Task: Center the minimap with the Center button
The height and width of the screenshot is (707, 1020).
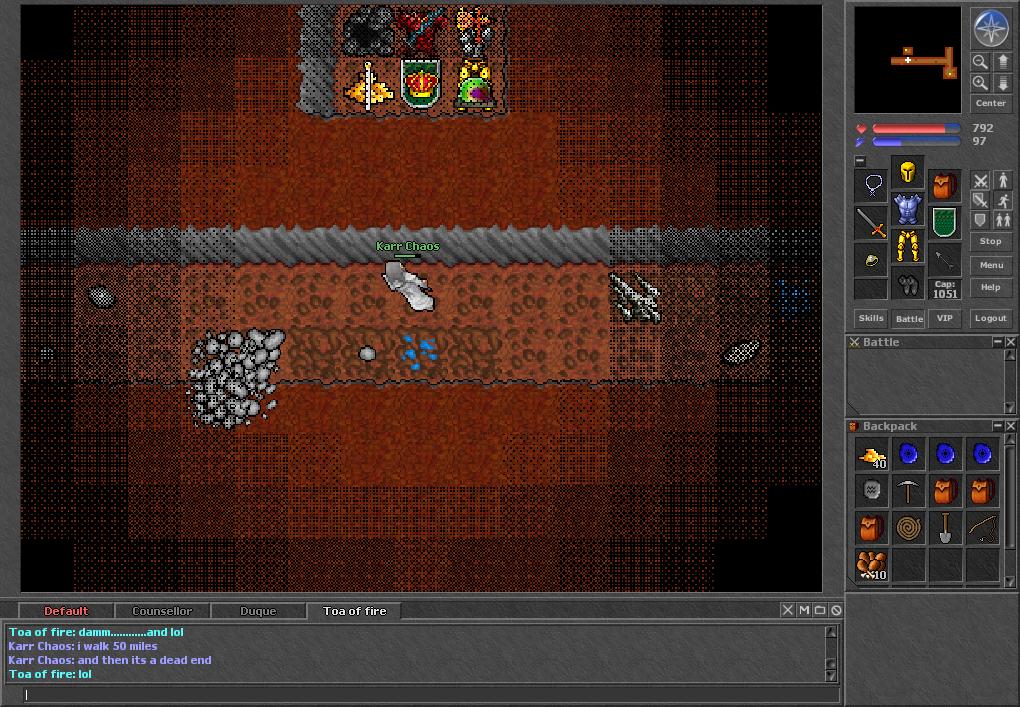Action: coord(990,103)
